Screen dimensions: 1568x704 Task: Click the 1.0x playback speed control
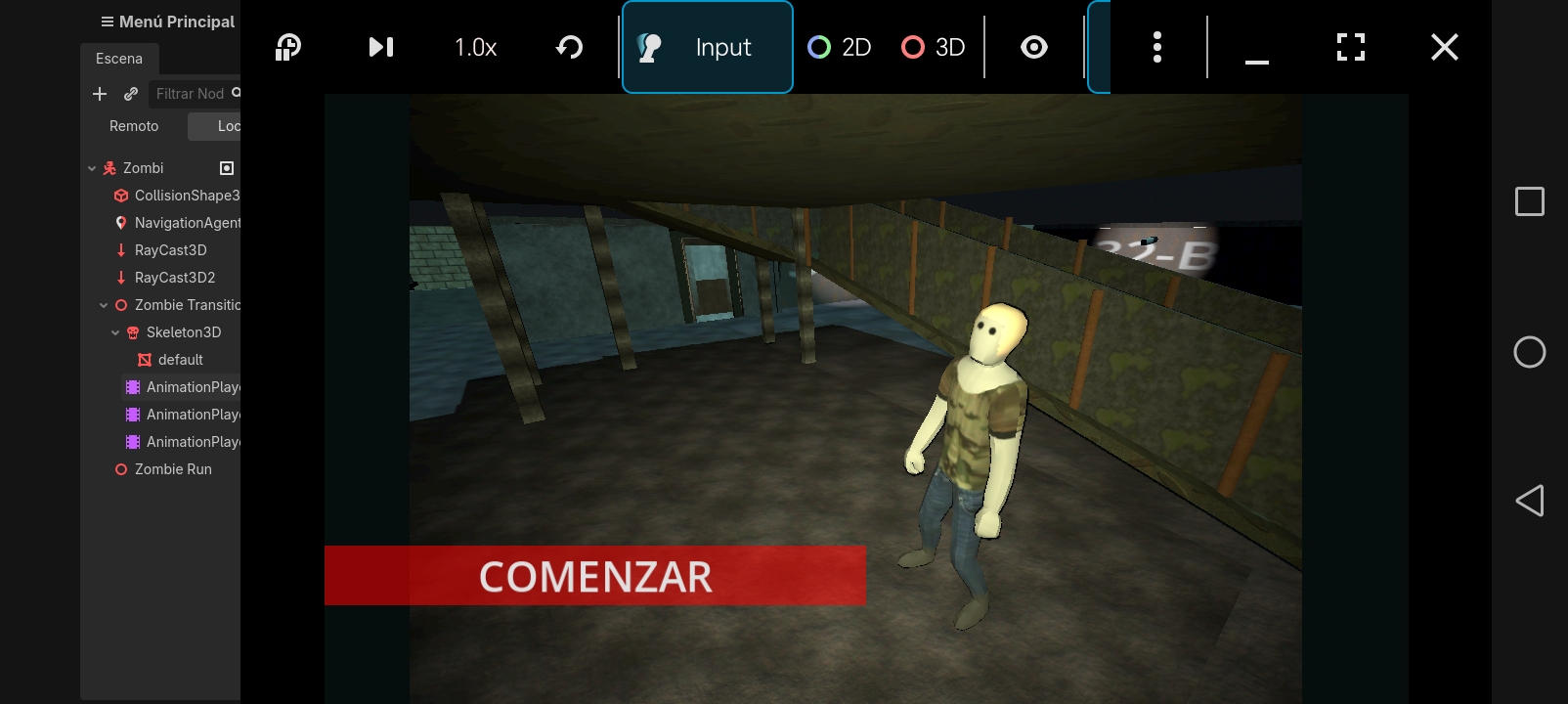[475, 47]
